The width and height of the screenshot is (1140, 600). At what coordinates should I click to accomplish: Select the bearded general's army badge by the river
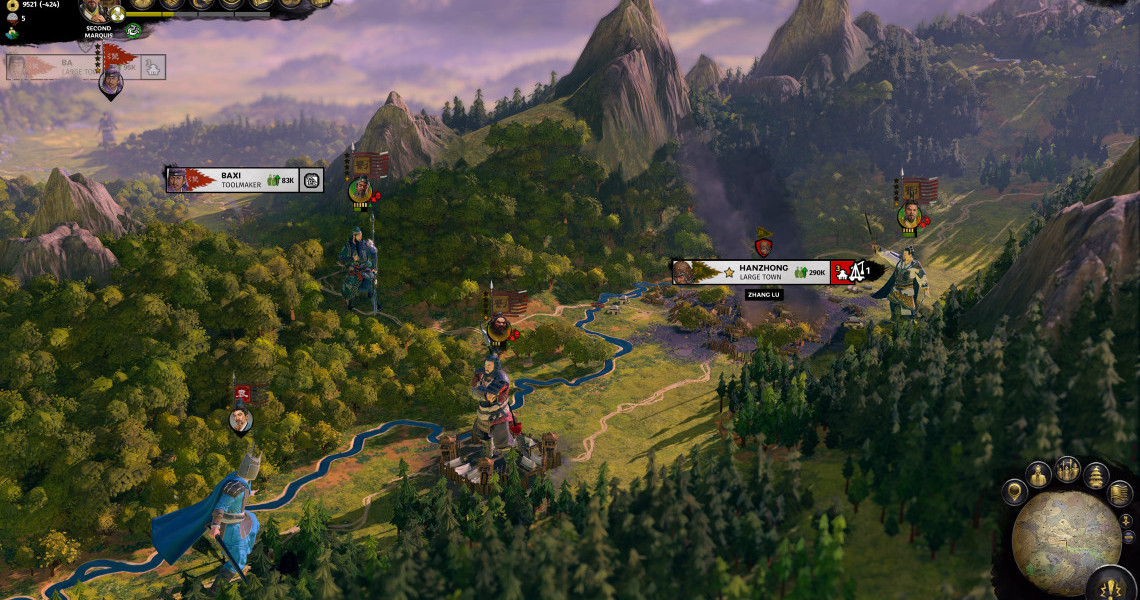coord(498,326)
